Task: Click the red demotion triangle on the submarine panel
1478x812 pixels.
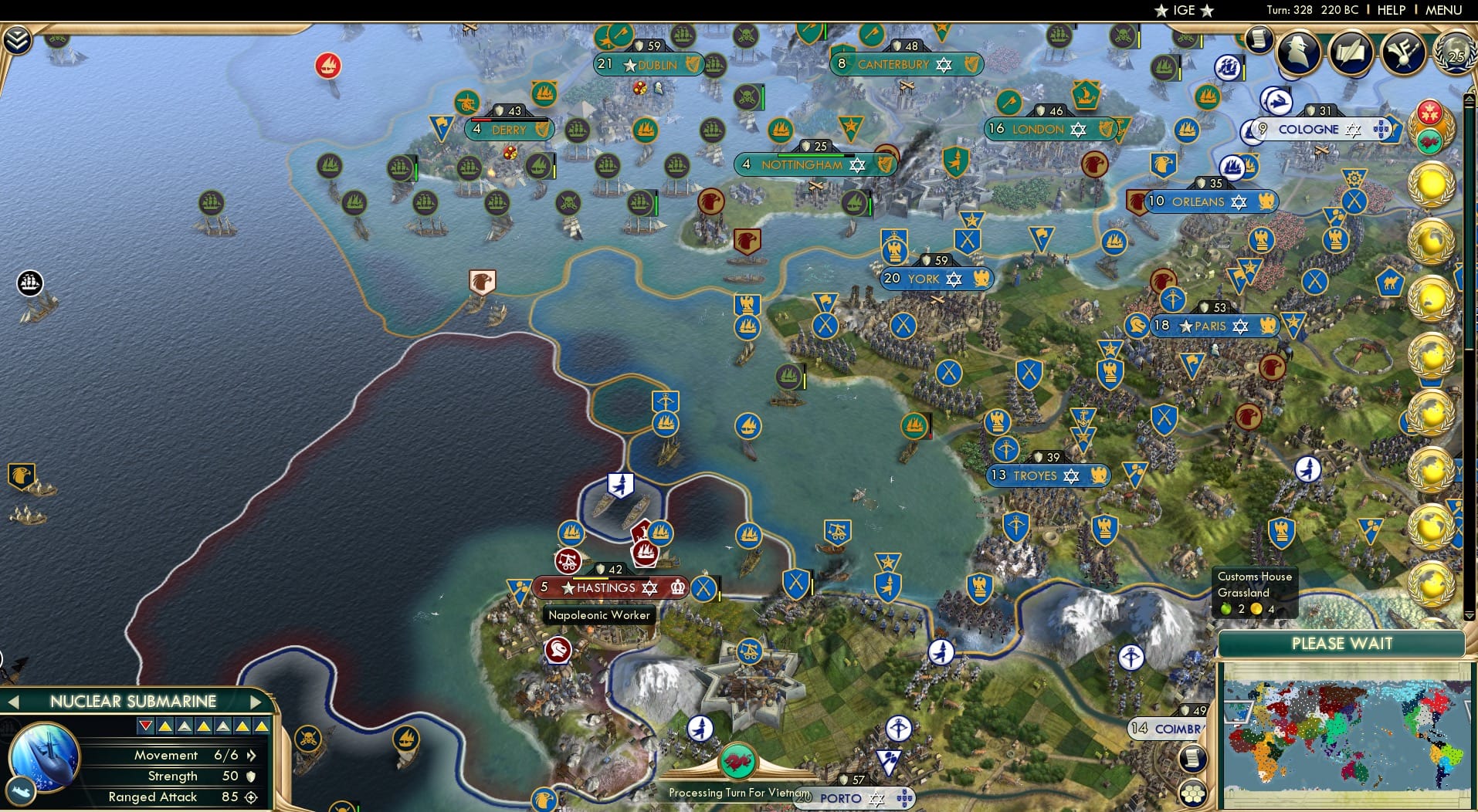Action: (x=145, y=726)
